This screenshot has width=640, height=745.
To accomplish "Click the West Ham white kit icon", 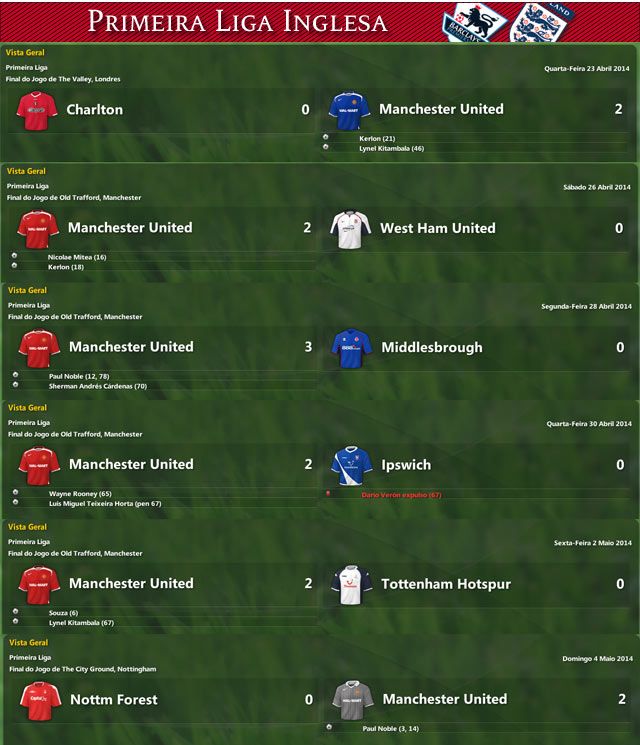I will [x=351, y=229].
